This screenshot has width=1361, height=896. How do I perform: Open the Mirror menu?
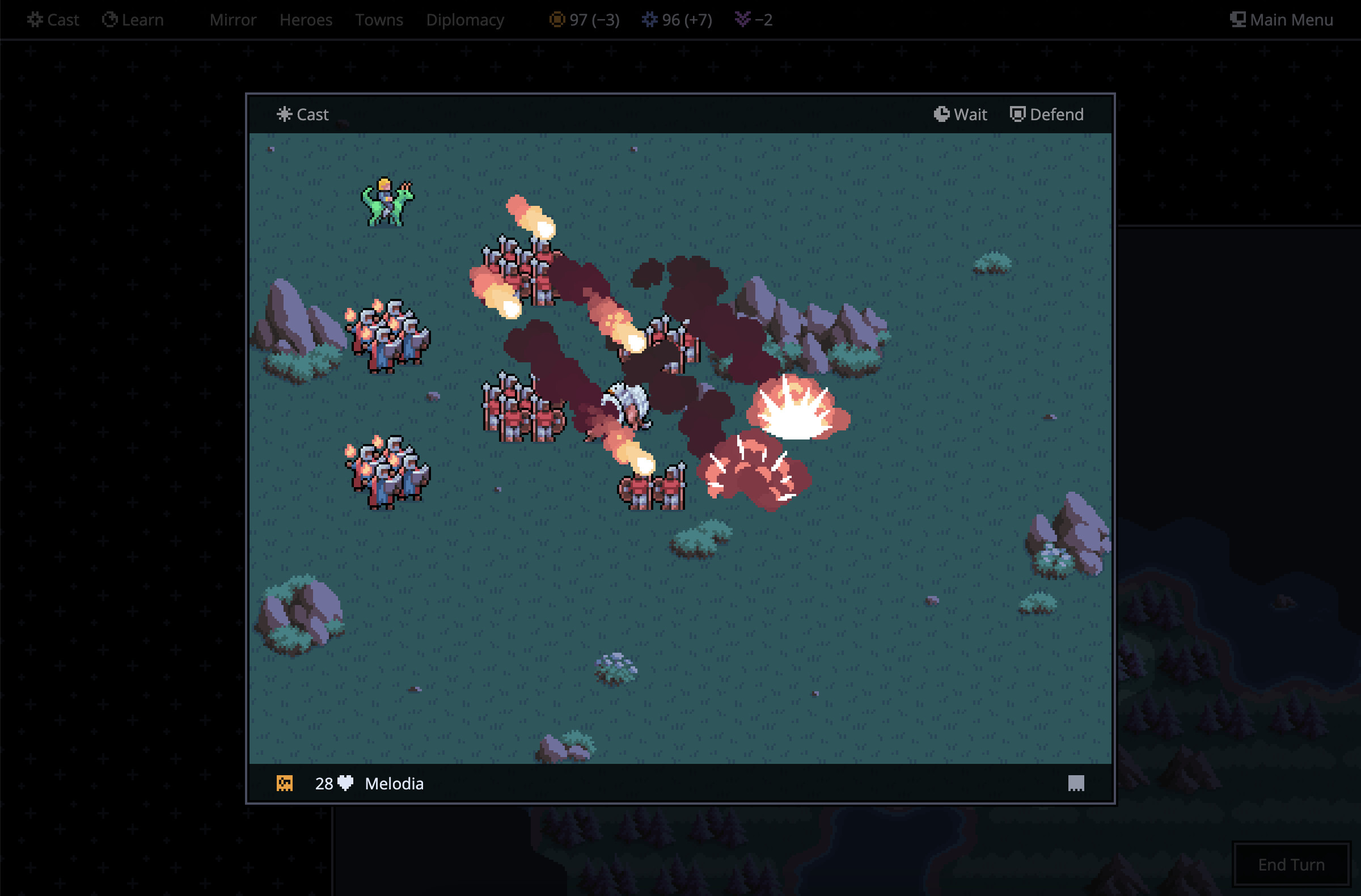point(233,20)
